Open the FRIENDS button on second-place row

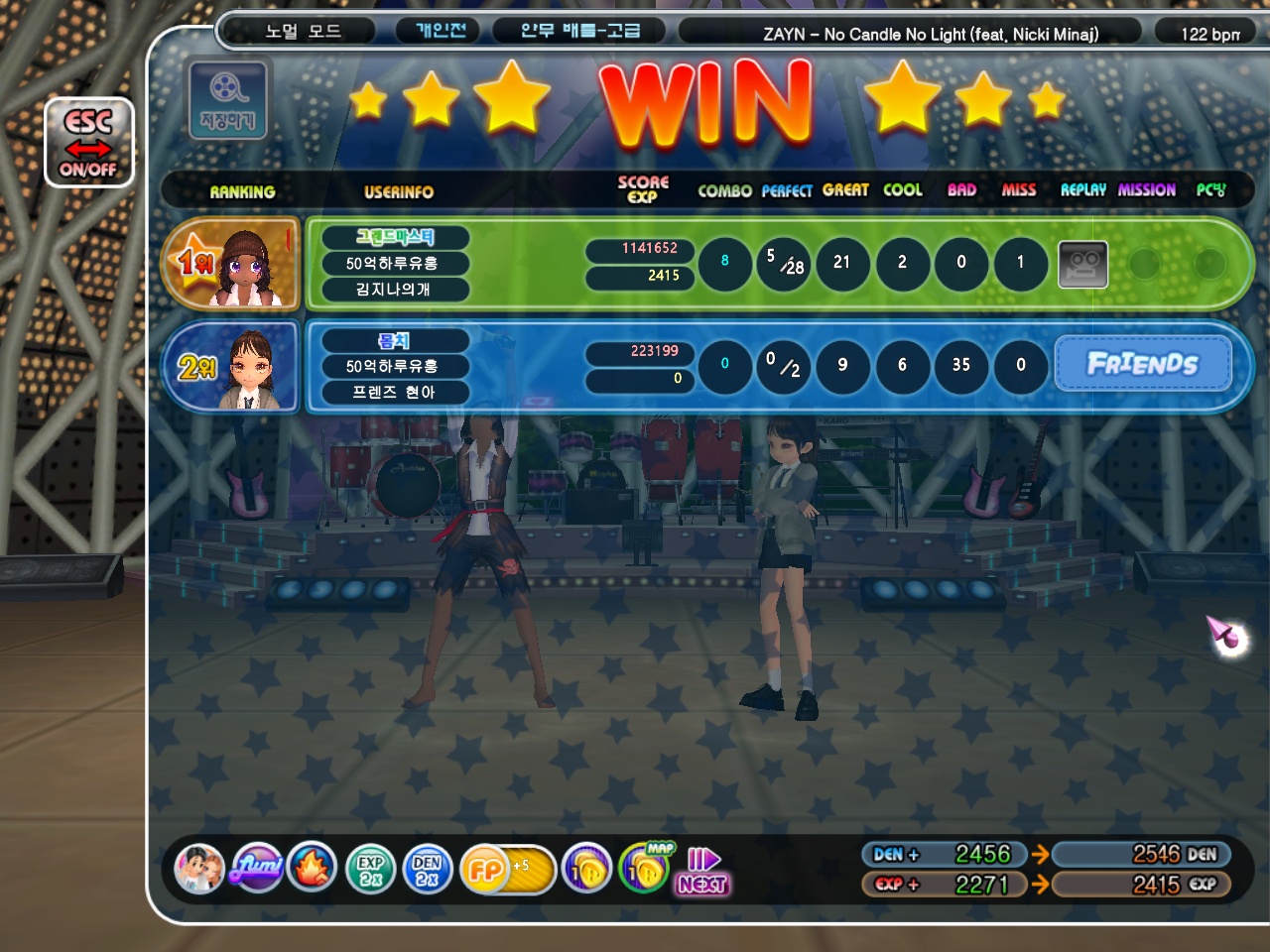click(1142, 364)
